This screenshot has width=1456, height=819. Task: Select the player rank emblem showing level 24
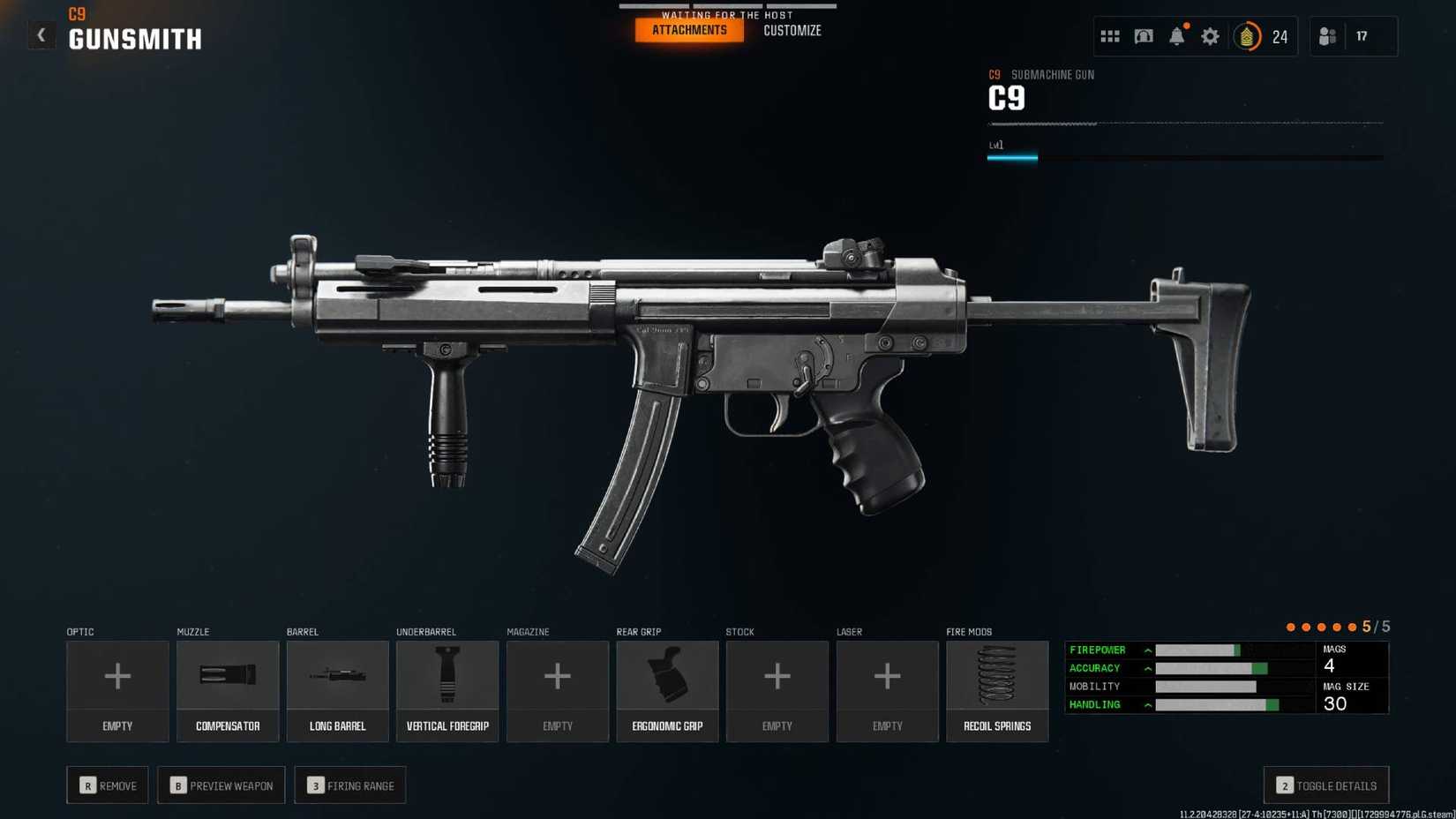(1249, 36)
